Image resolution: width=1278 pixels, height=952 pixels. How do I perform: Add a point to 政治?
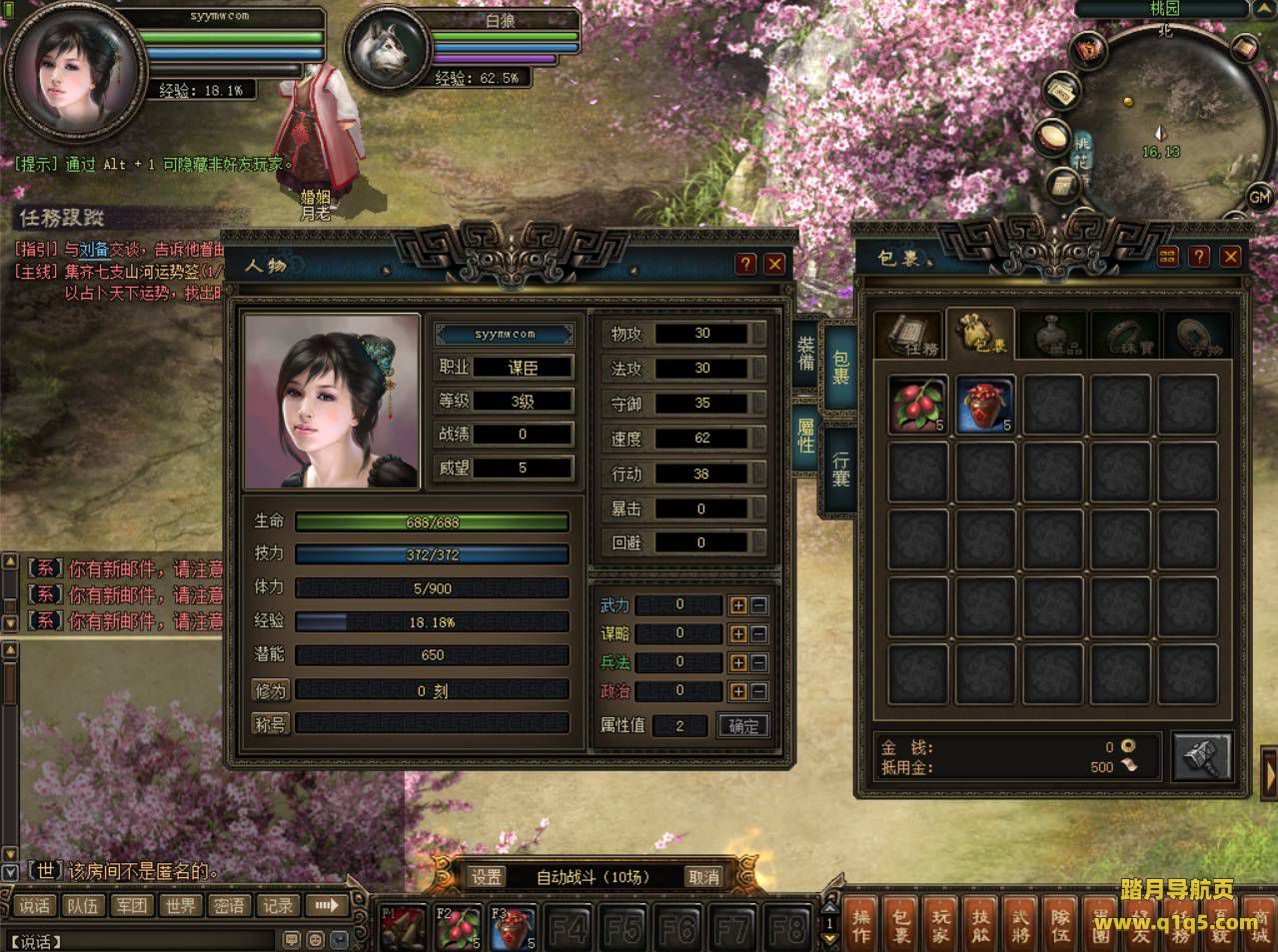pyautogui.click(x=737, y=690)
